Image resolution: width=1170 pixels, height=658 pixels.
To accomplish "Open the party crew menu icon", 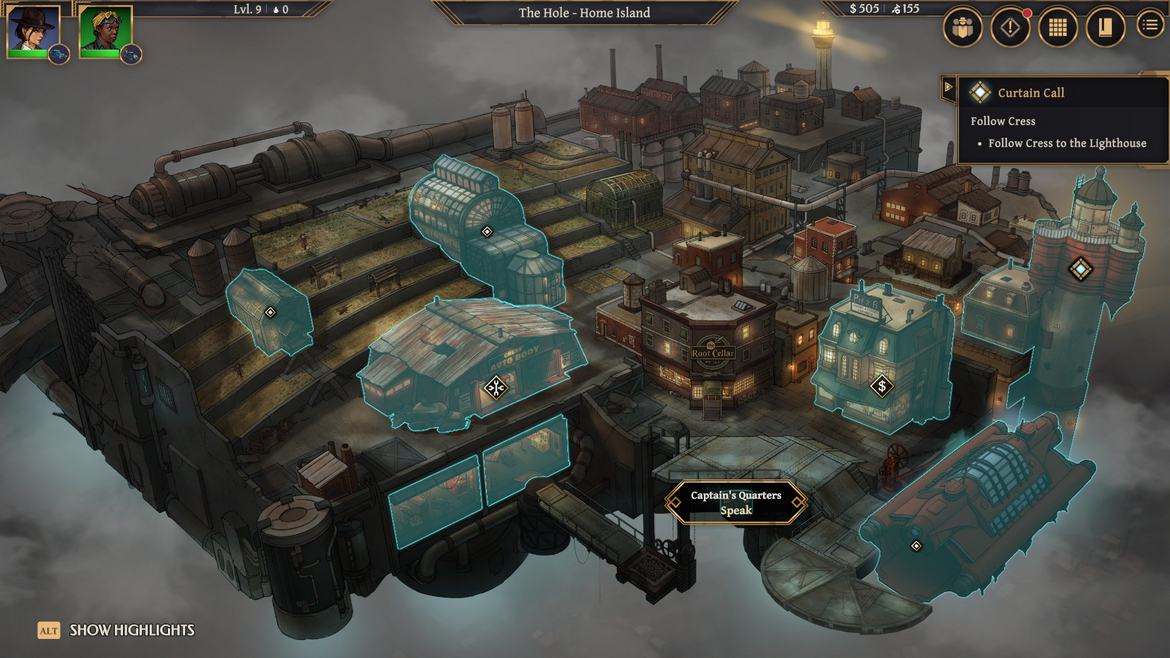I will (x=962, y=28).
